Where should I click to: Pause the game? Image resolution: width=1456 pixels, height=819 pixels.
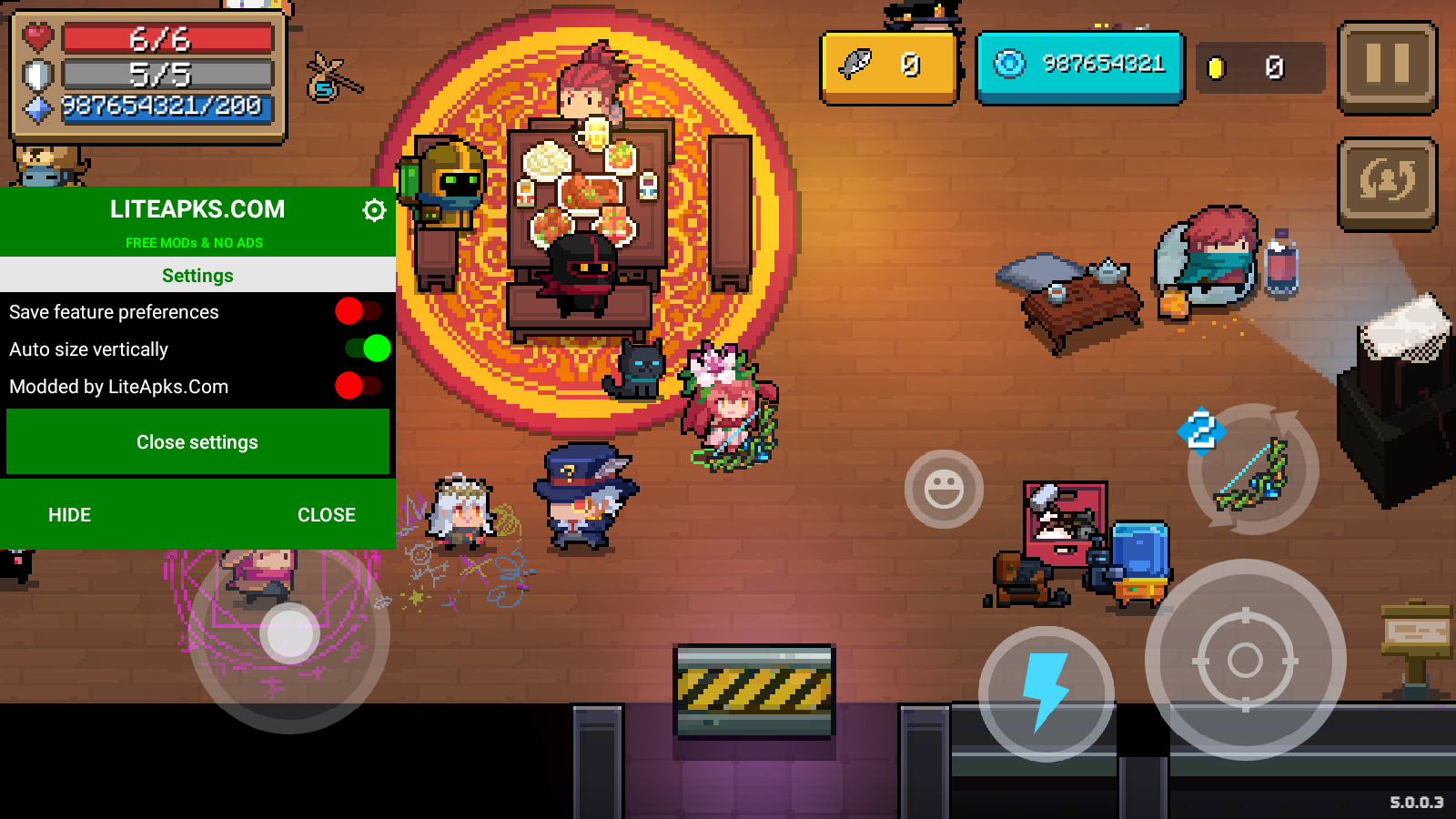pyautogui.click(x=1387, y=66)
